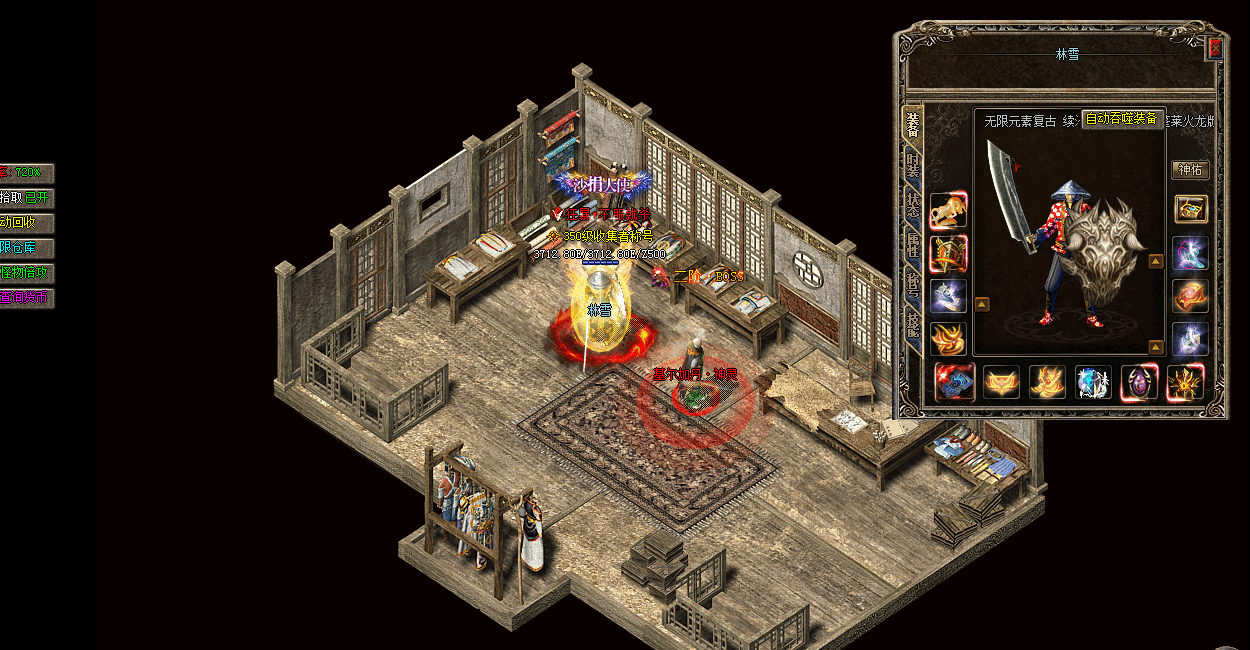Select the golden treasure chest equipment slot
The image size is (1250, 650).
coord(1190,209)
